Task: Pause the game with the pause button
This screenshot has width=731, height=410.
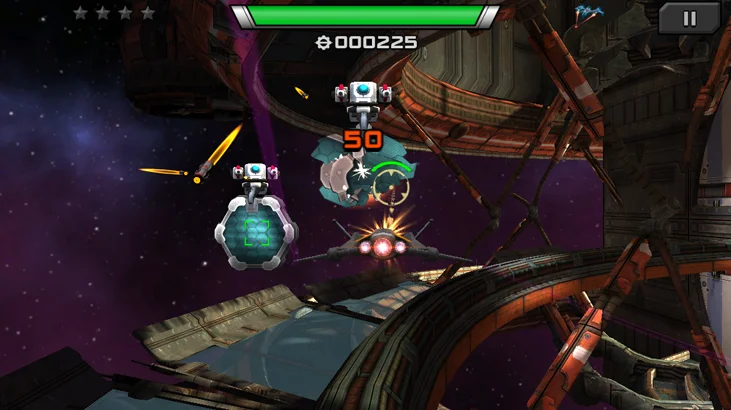Action: coord(689,17)
